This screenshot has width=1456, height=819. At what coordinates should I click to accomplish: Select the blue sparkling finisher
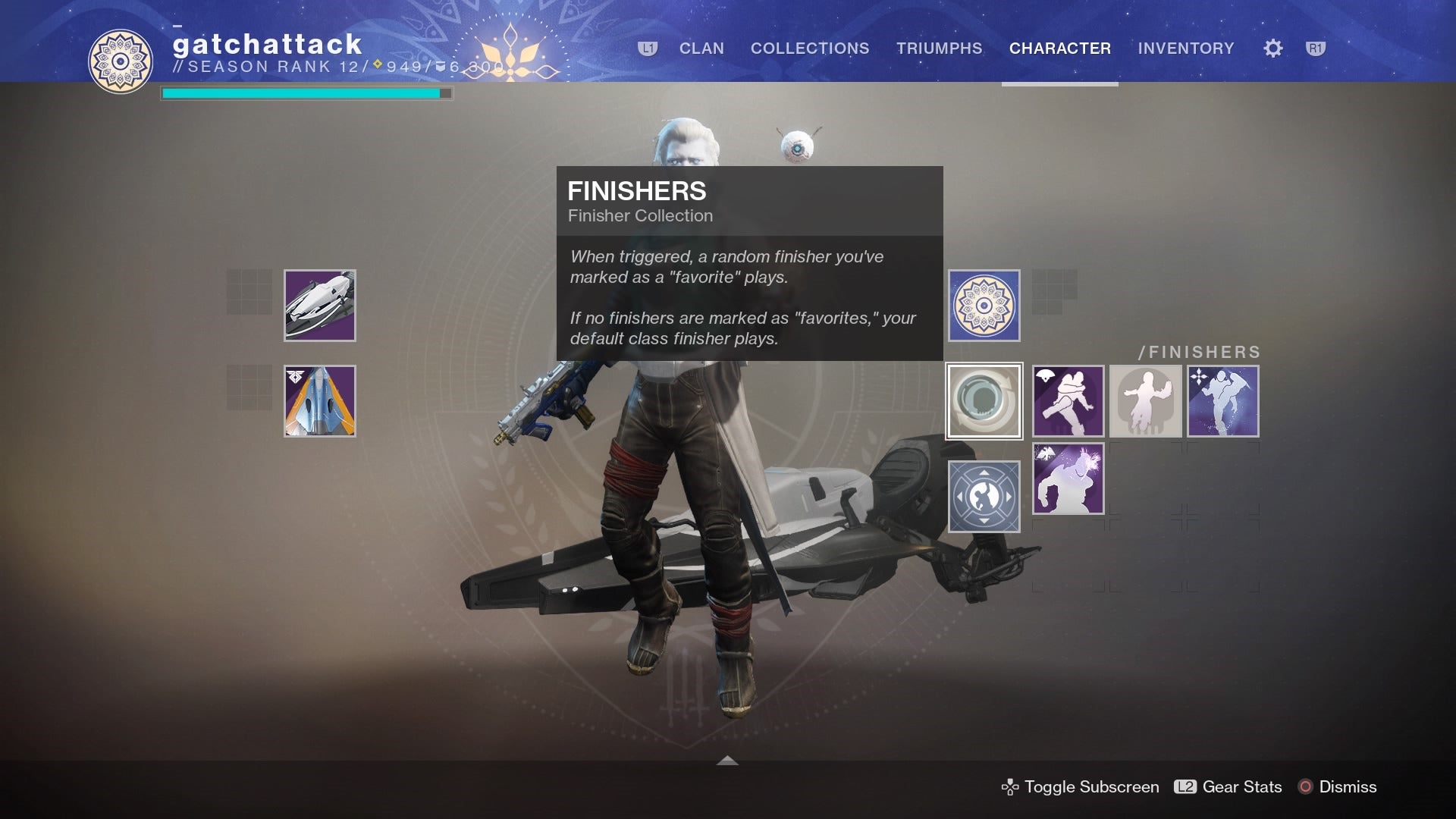pos(1222,401)
